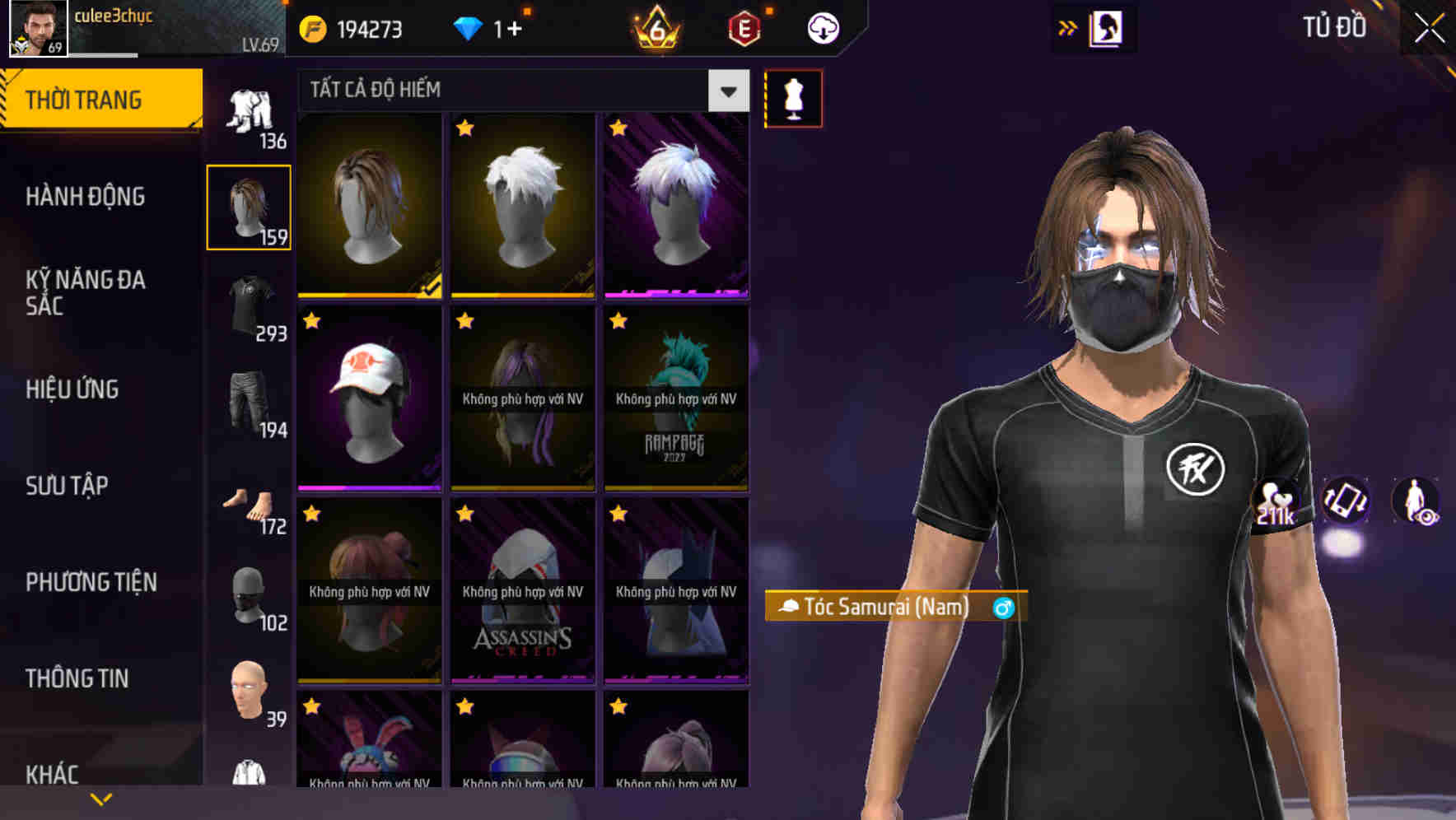Viewport: 1456px width, 820px height.
Task: Open the TẤT CẢ ĐỘ HIẾM rarity dropdown
Action: (519, 91)
